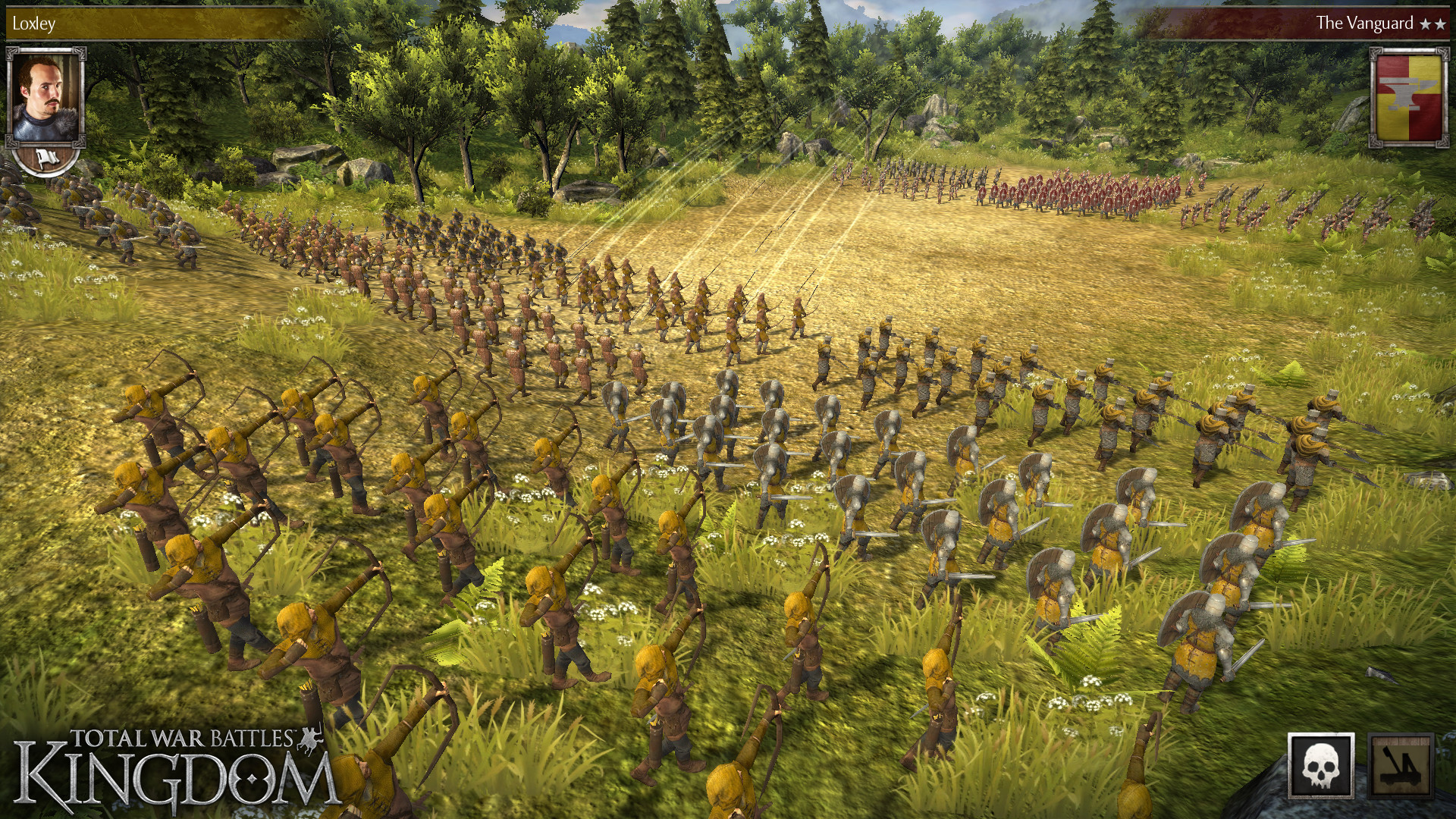Click the horse emblem on the Kingdom logo

[x=308, y=738]
